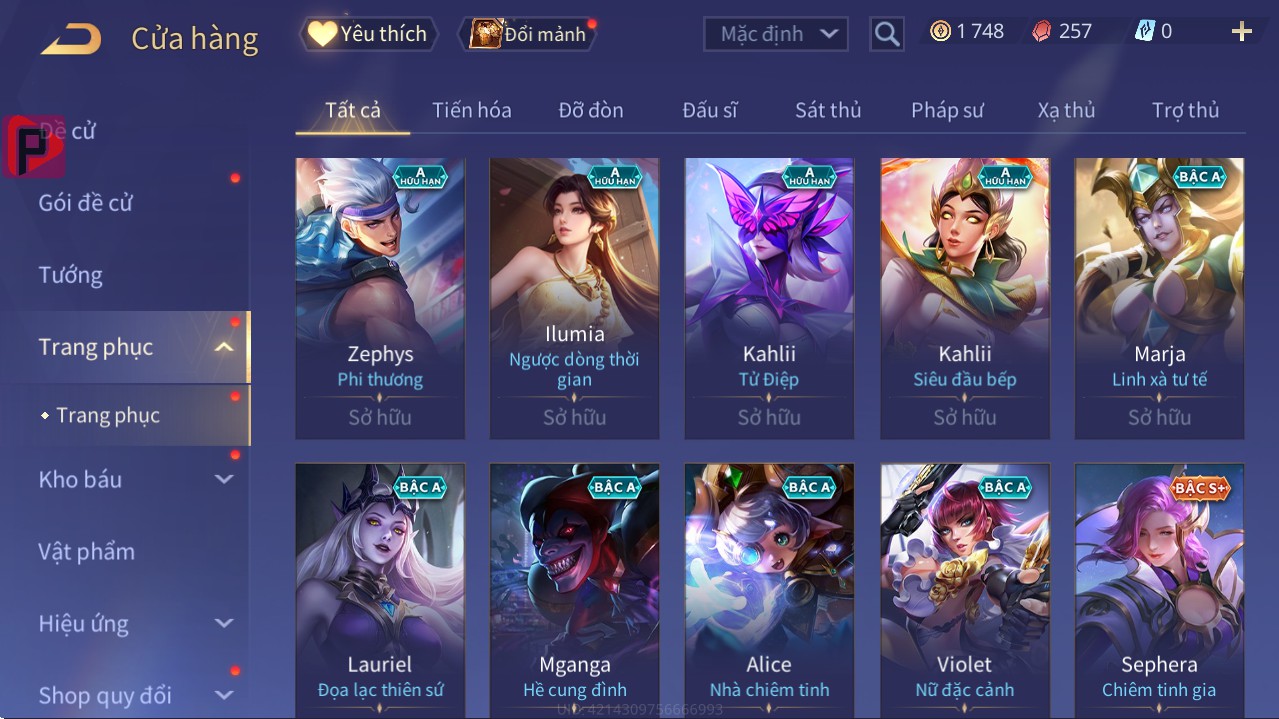Open the Yêu thích favorites list

(x=367, y=34)
